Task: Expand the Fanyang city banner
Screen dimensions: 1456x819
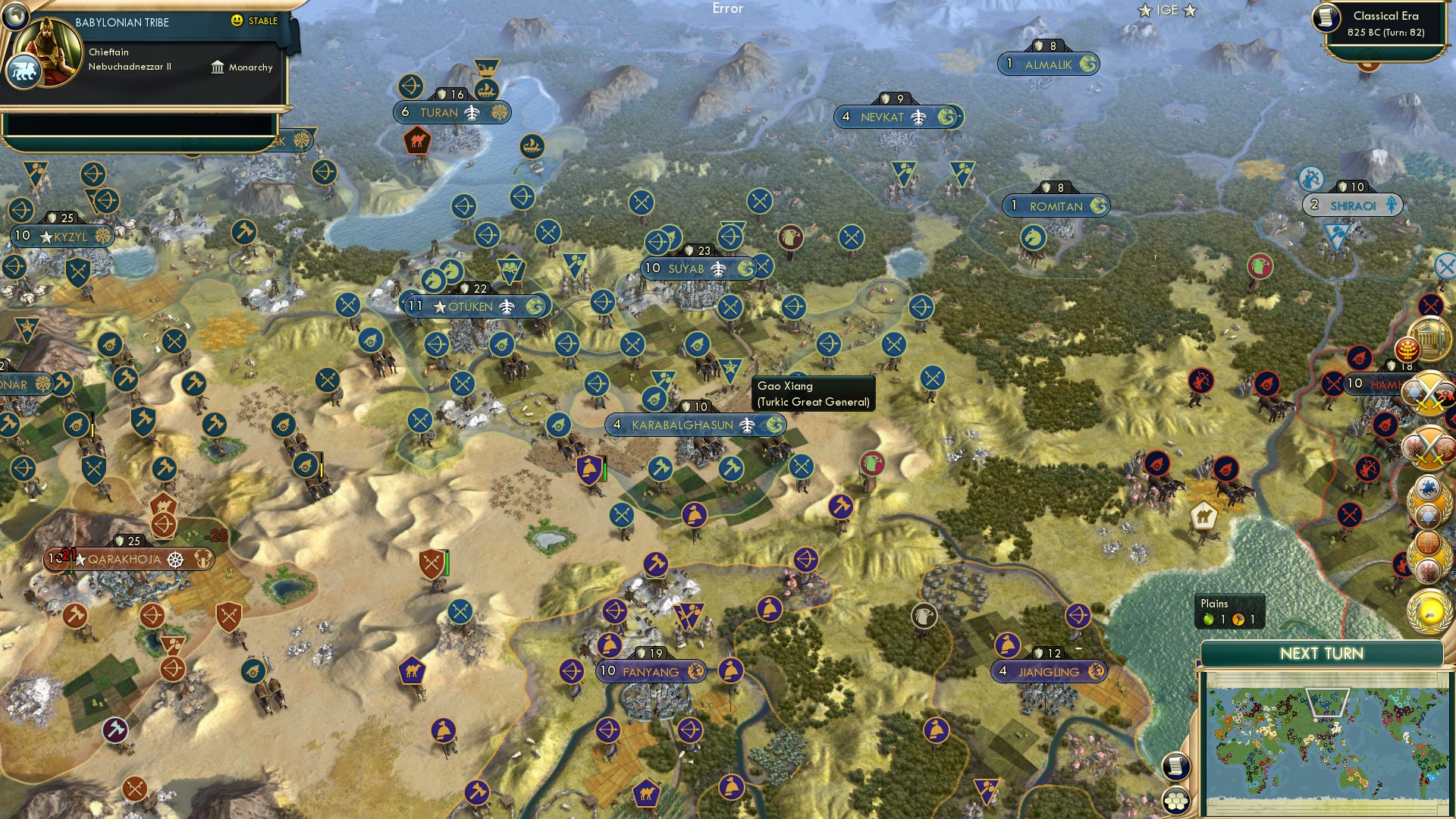Action: (x=650, y=670)
